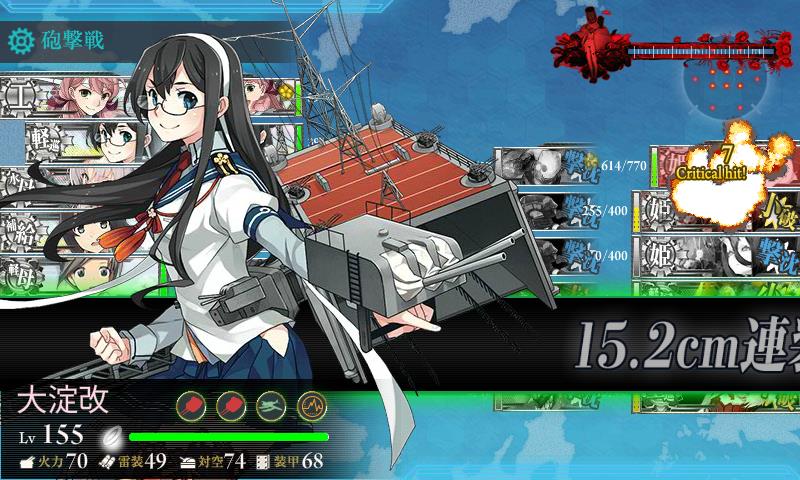Click the circular formation radar display

pyautogui.click(x=722, y=85)
